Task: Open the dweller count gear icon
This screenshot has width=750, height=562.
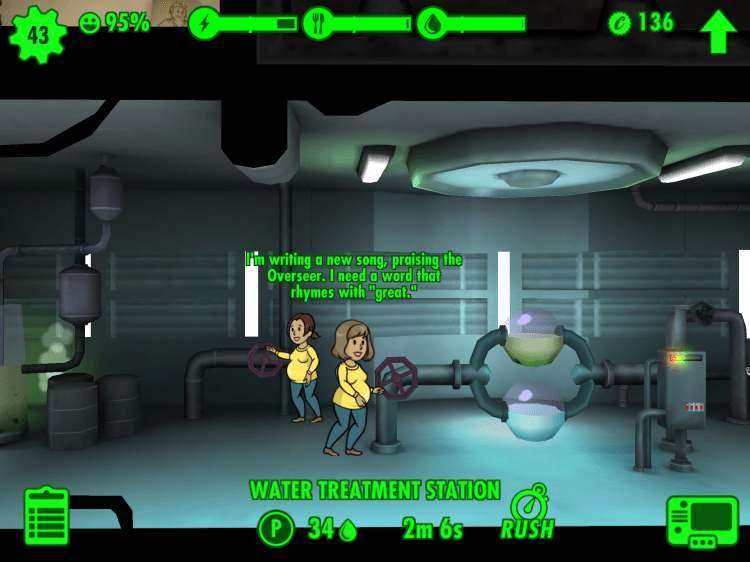Action: [x=38, y=33]
